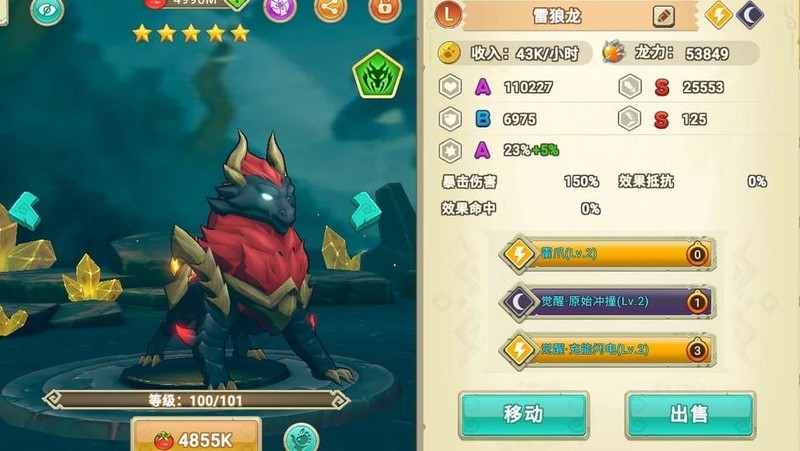Edit the dragon name with the pencil icon
The width and height of the screenshot is (800, 451).
[663, 16]
